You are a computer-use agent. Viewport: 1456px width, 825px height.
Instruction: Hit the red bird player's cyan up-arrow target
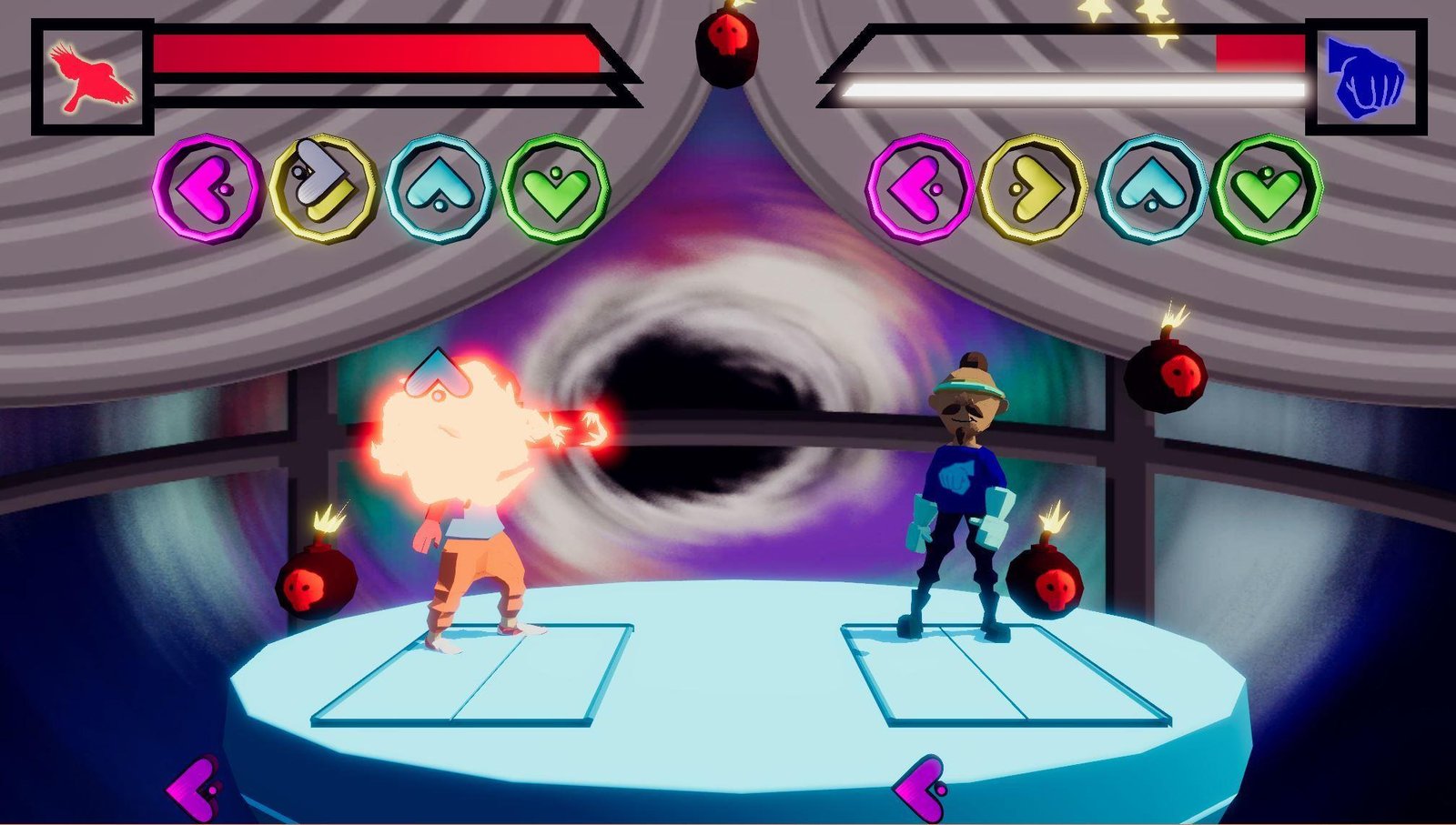(440, 188)
